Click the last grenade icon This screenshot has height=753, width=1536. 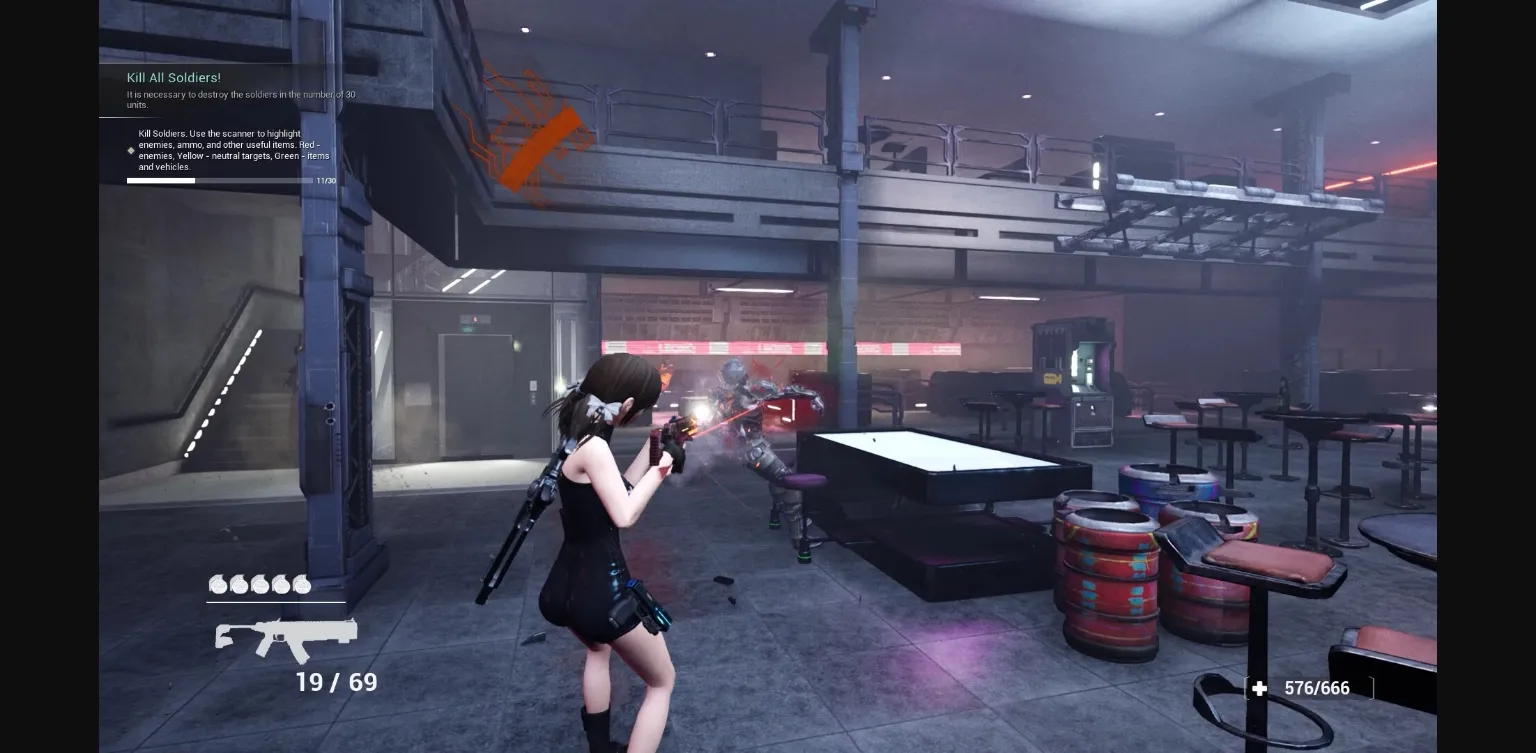tap(303, 585)
